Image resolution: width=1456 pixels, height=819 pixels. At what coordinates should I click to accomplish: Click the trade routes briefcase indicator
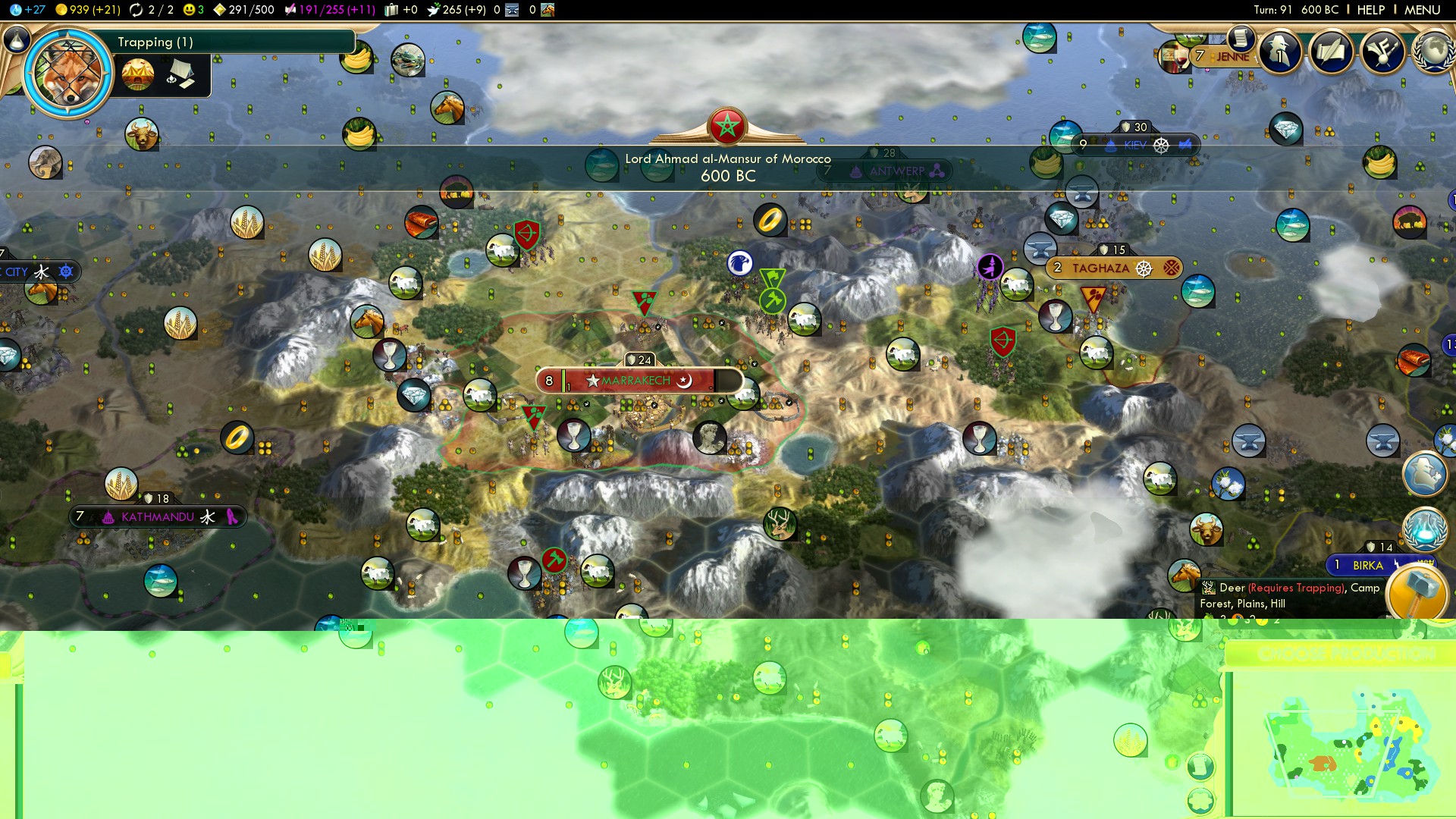pos(391,10)
